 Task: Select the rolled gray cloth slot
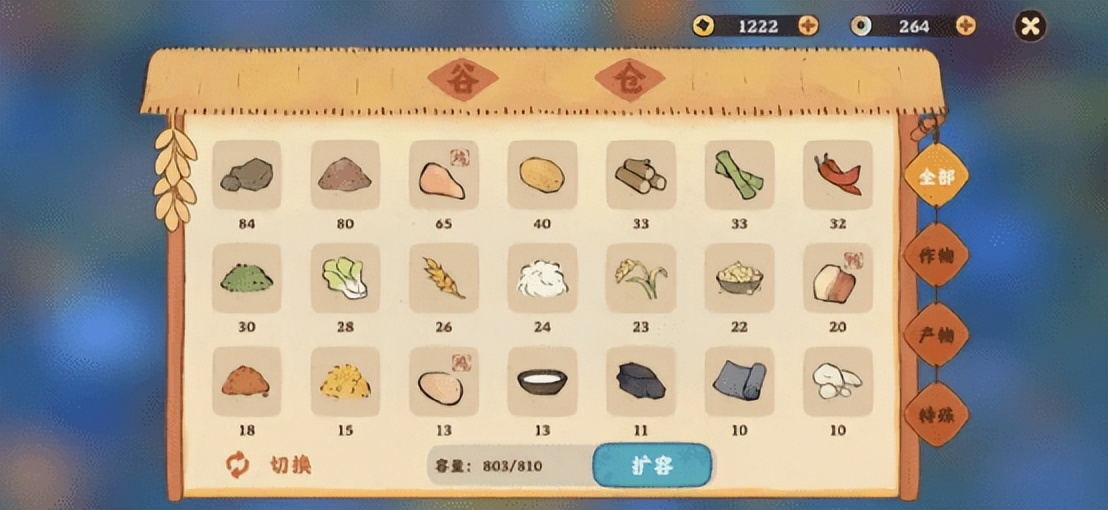click(x=739, y=382)
